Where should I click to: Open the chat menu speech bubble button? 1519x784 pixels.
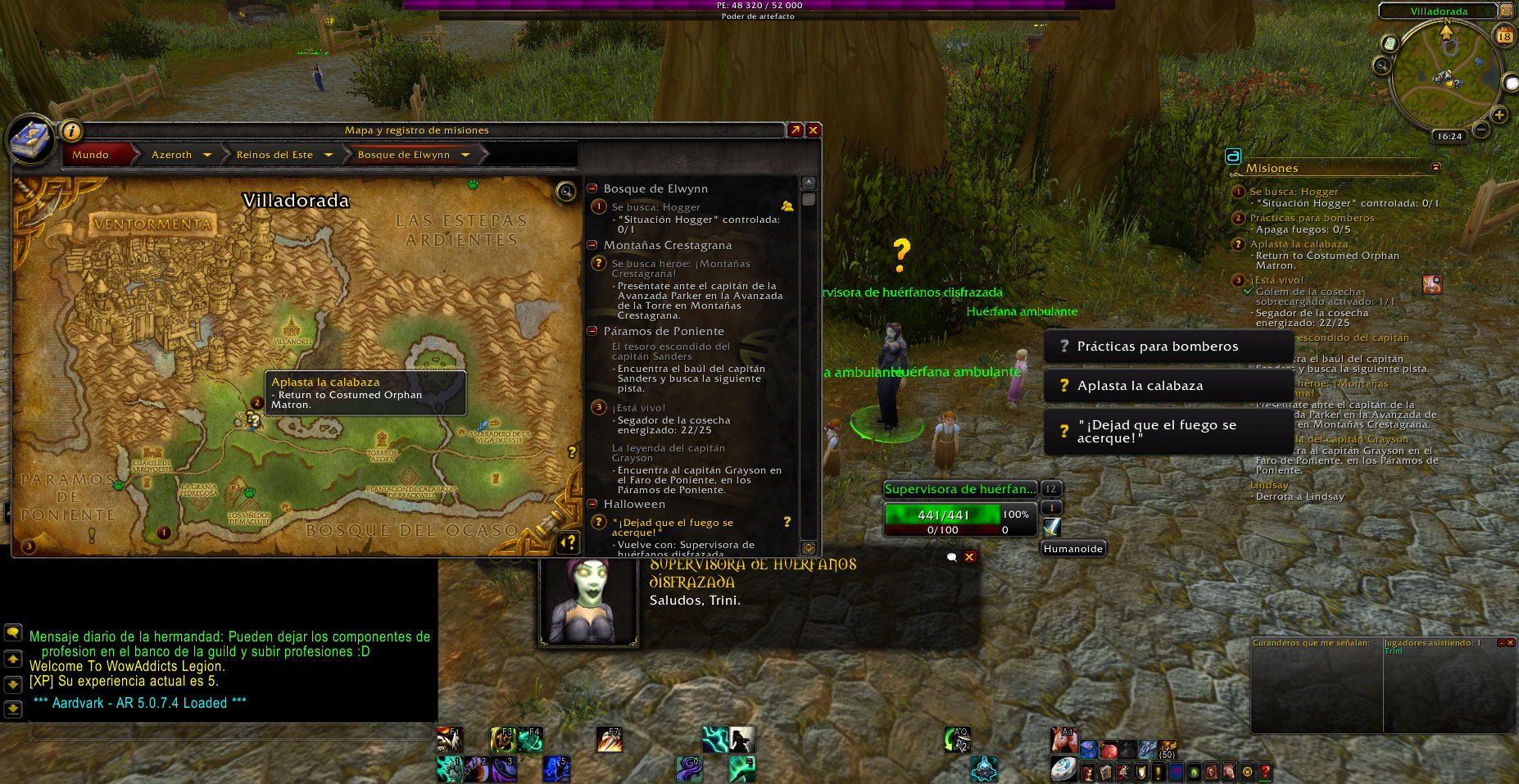pyautogui.click(x=13, y=632)
